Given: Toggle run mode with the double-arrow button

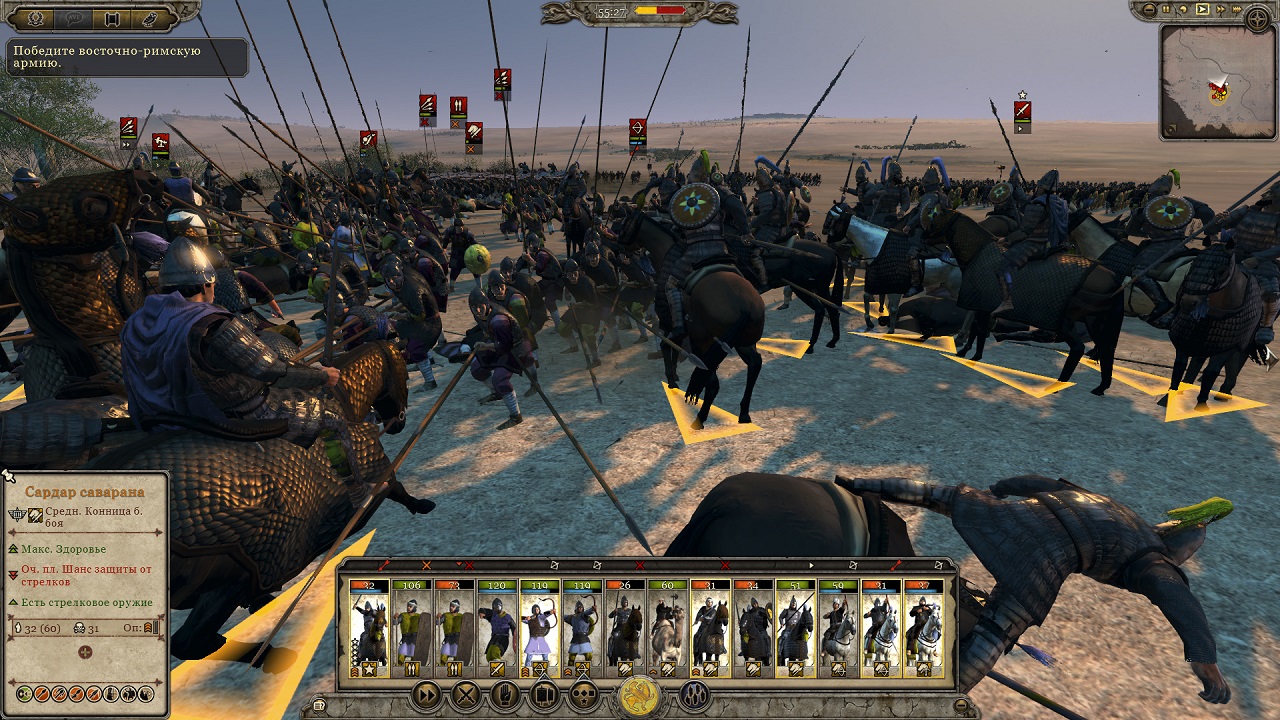Looking at the screenshot, I should pyautogui.click(x=427, y=694).
